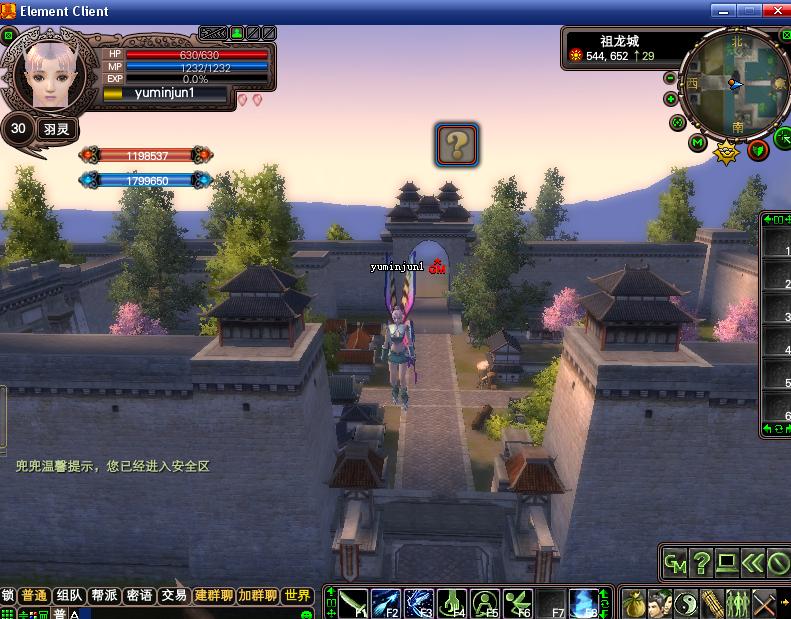Zoom out the minimap with minus button

670,78
